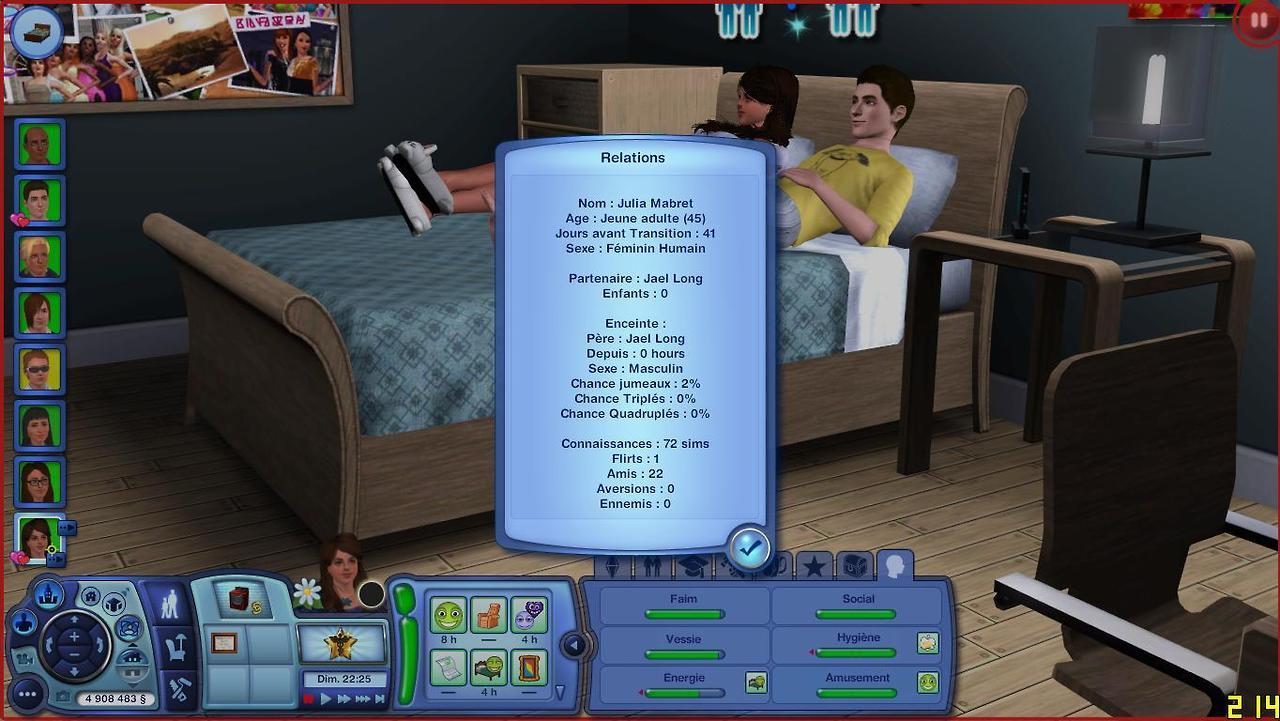Image resolution: width=1280 pixels, height=721 pixels.
Task: Open the graduation cap tab
Action: (693, 567)
